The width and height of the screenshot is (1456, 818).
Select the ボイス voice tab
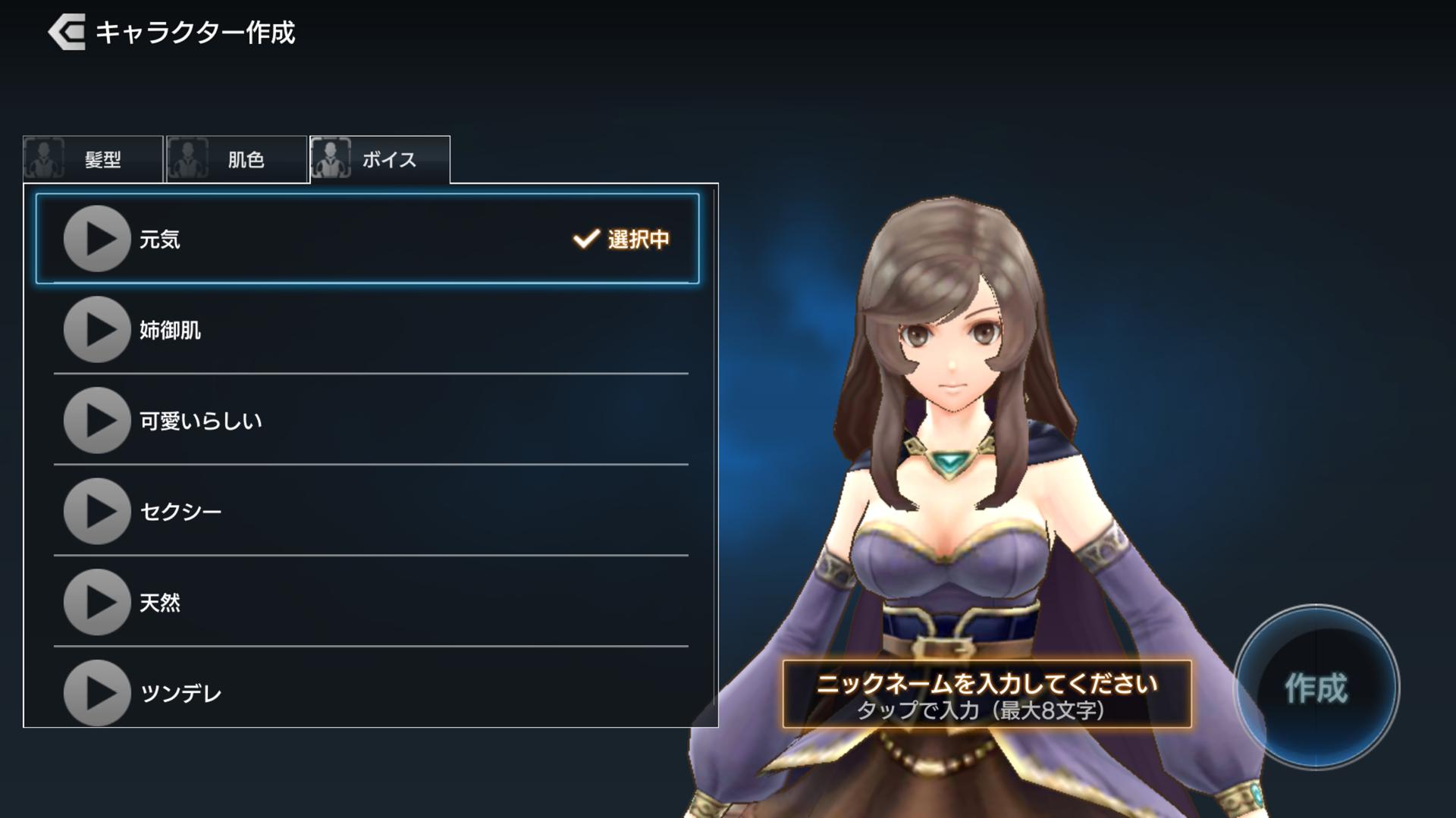(380, 159)
